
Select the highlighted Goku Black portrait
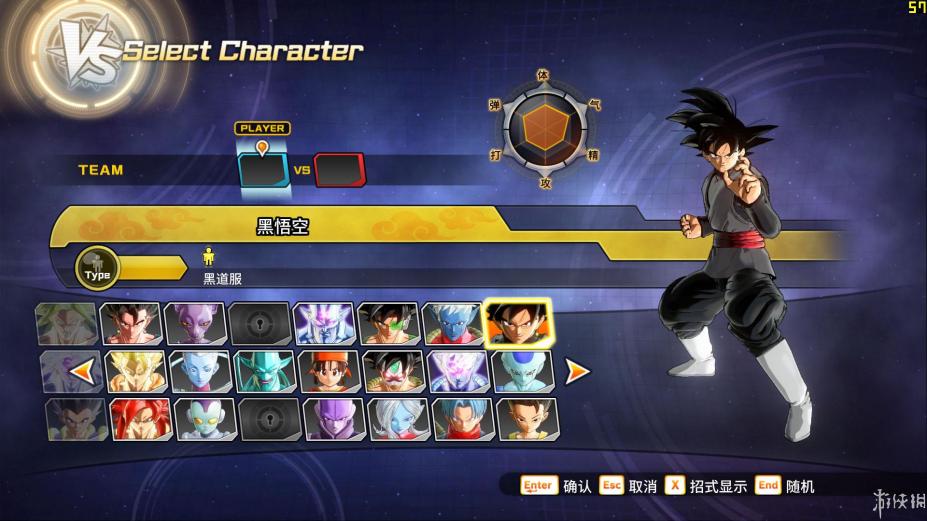click(x=516, y=323)
